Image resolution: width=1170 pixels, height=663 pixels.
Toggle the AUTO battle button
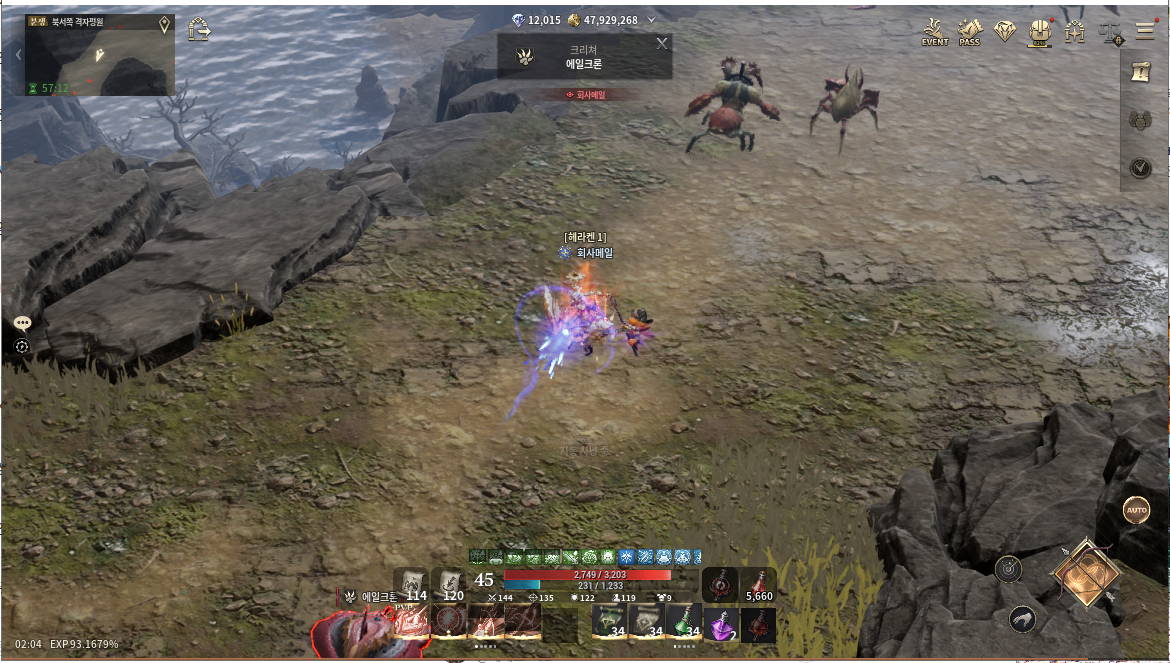pyautogui.click(x=1136, y=510)
